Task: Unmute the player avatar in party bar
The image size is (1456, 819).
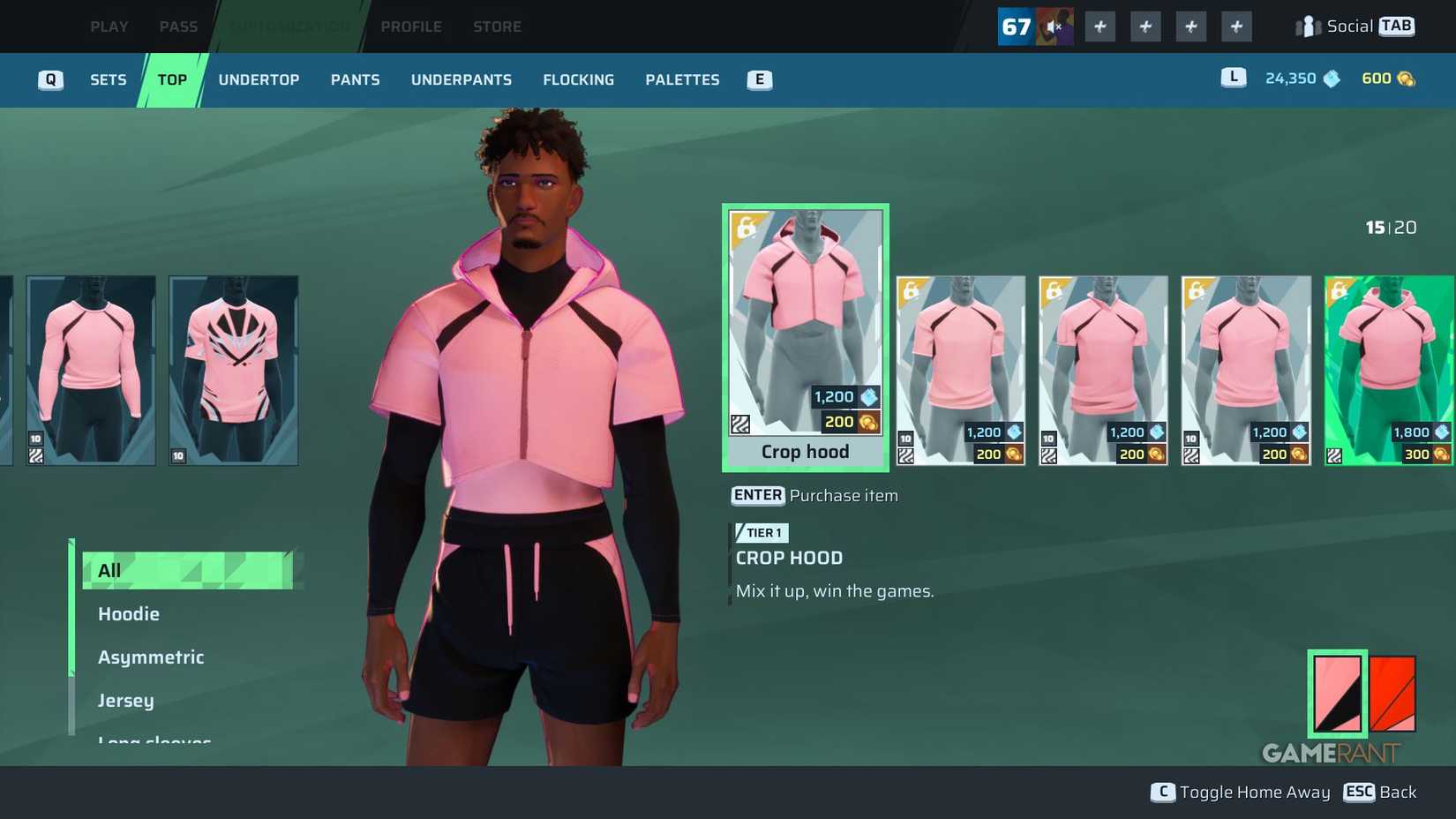Action: tap(1054, 24)
